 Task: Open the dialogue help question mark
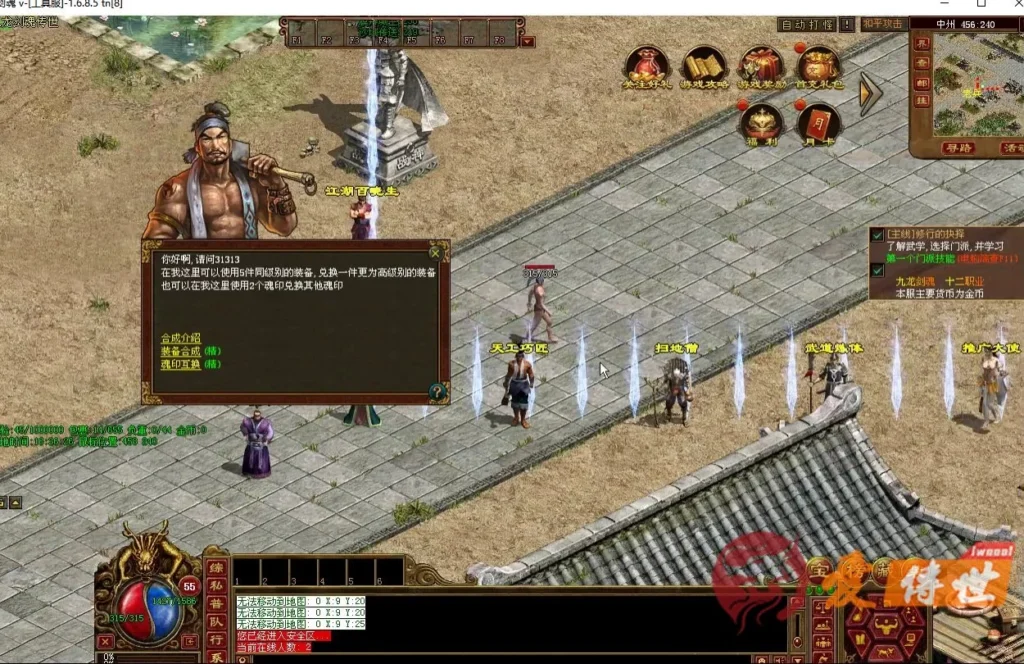coord(437,391)
